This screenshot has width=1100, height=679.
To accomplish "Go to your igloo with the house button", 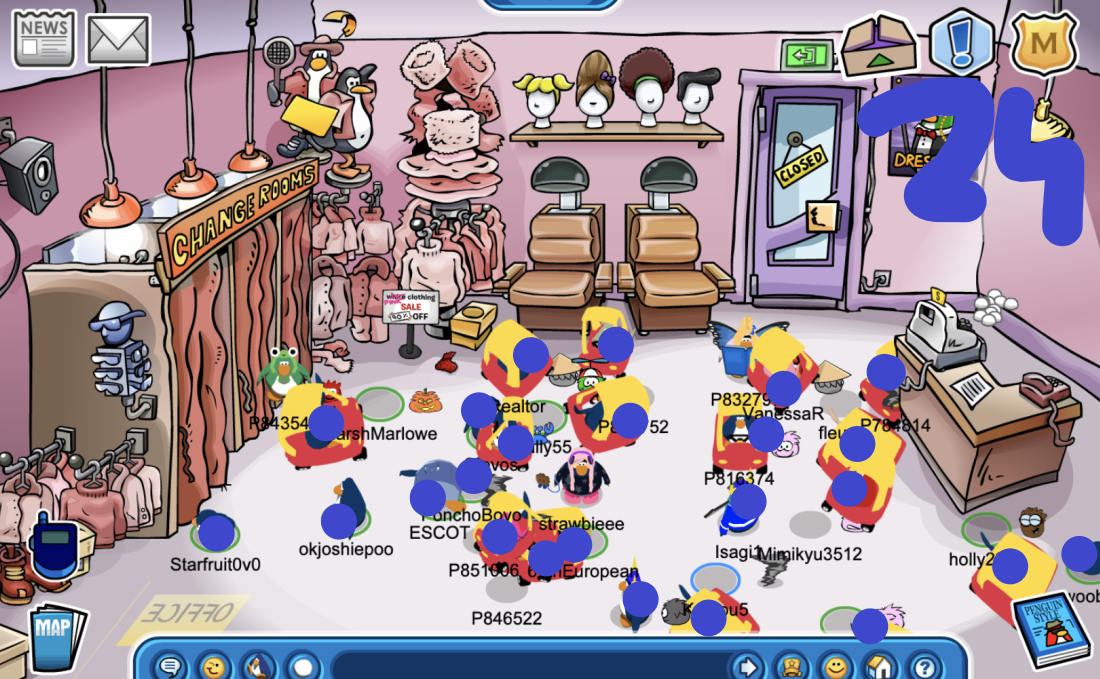I will tap(880, 665).
